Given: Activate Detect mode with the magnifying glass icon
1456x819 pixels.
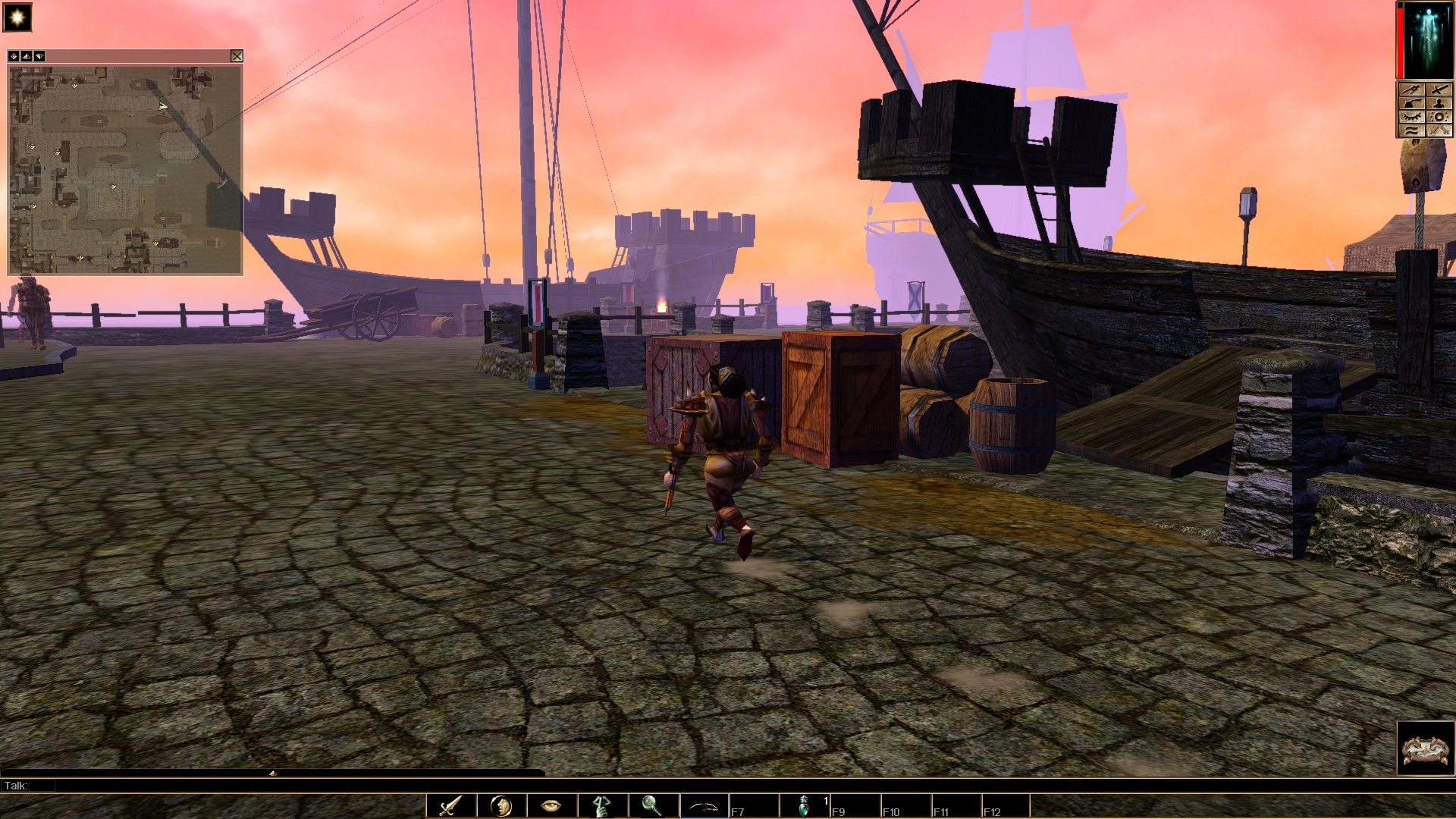Looking at the screenshot, I should (654, 805).
